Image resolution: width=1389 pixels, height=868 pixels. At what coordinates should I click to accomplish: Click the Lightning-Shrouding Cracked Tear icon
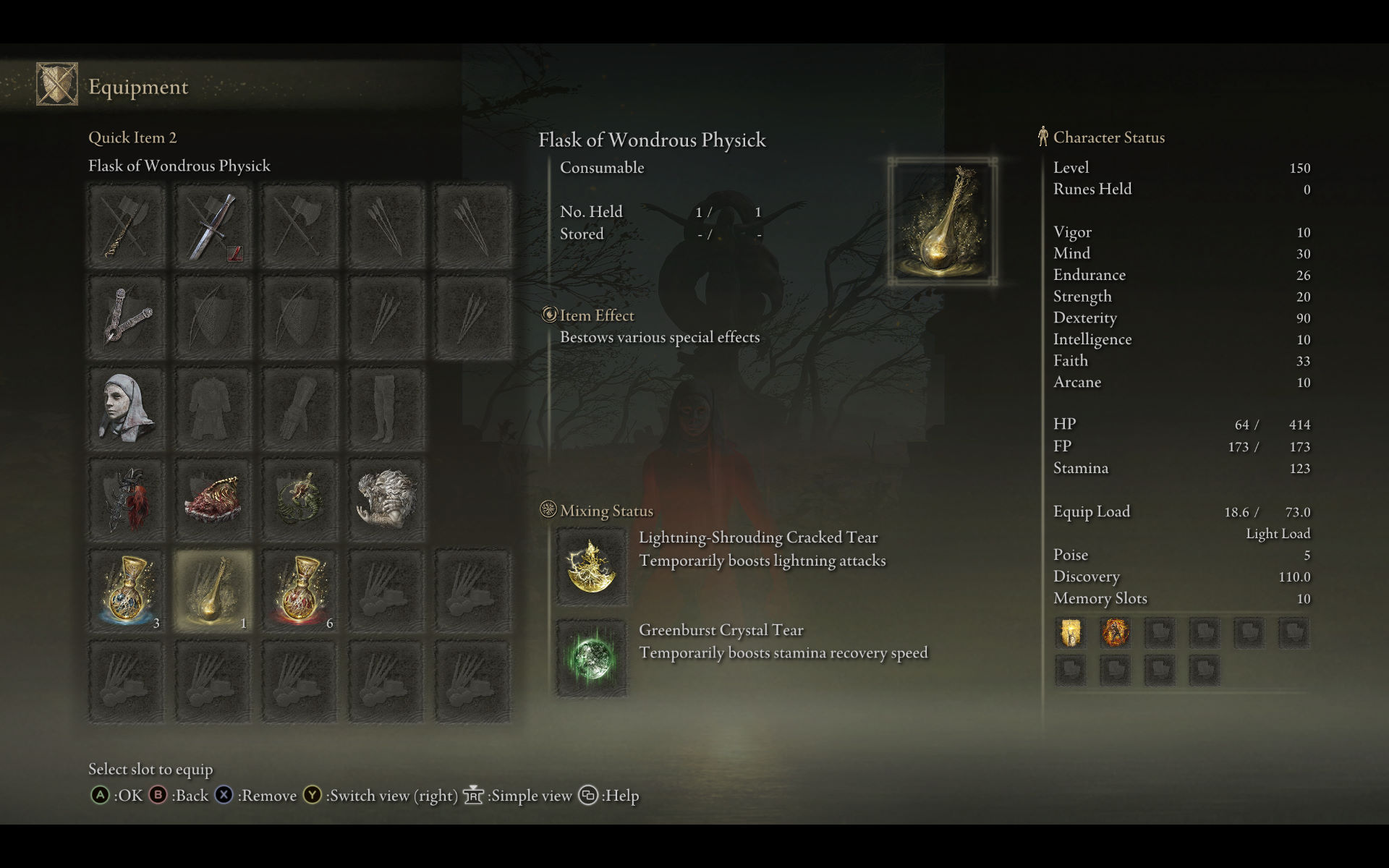(x=591, y=566)
